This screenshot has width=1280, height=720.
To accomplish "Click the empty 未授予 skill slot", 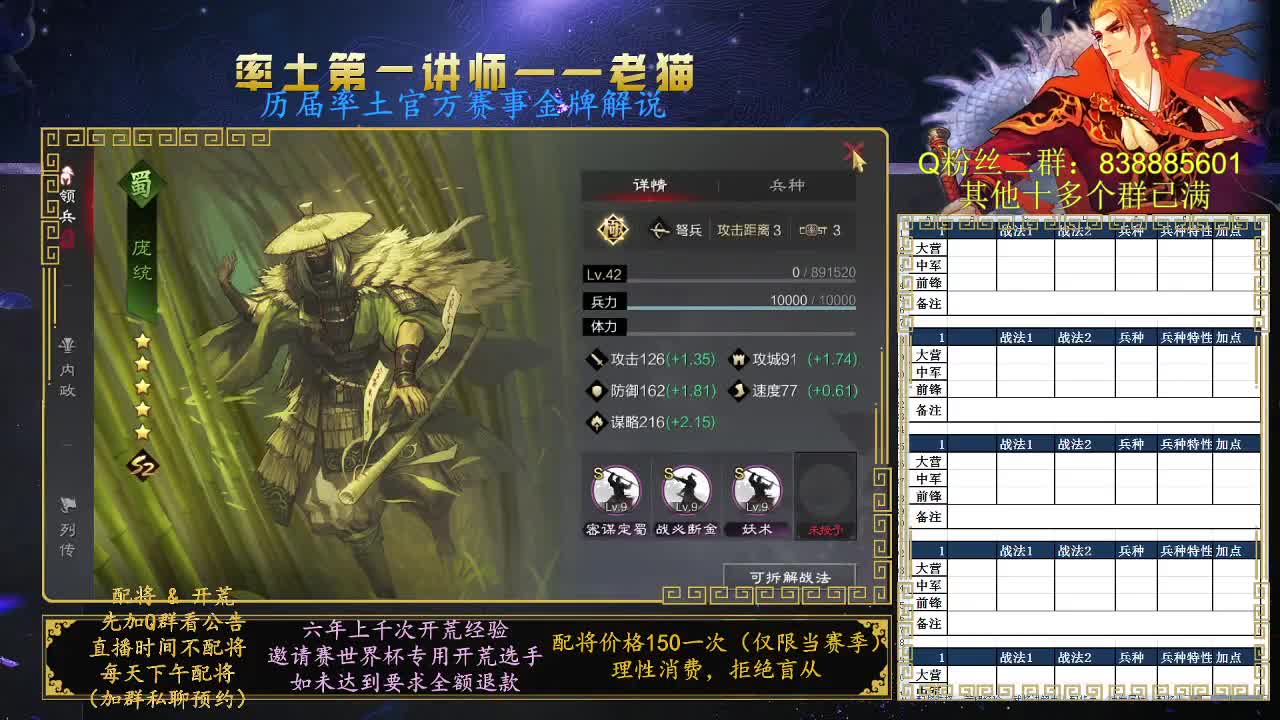I will click(827, 492).
